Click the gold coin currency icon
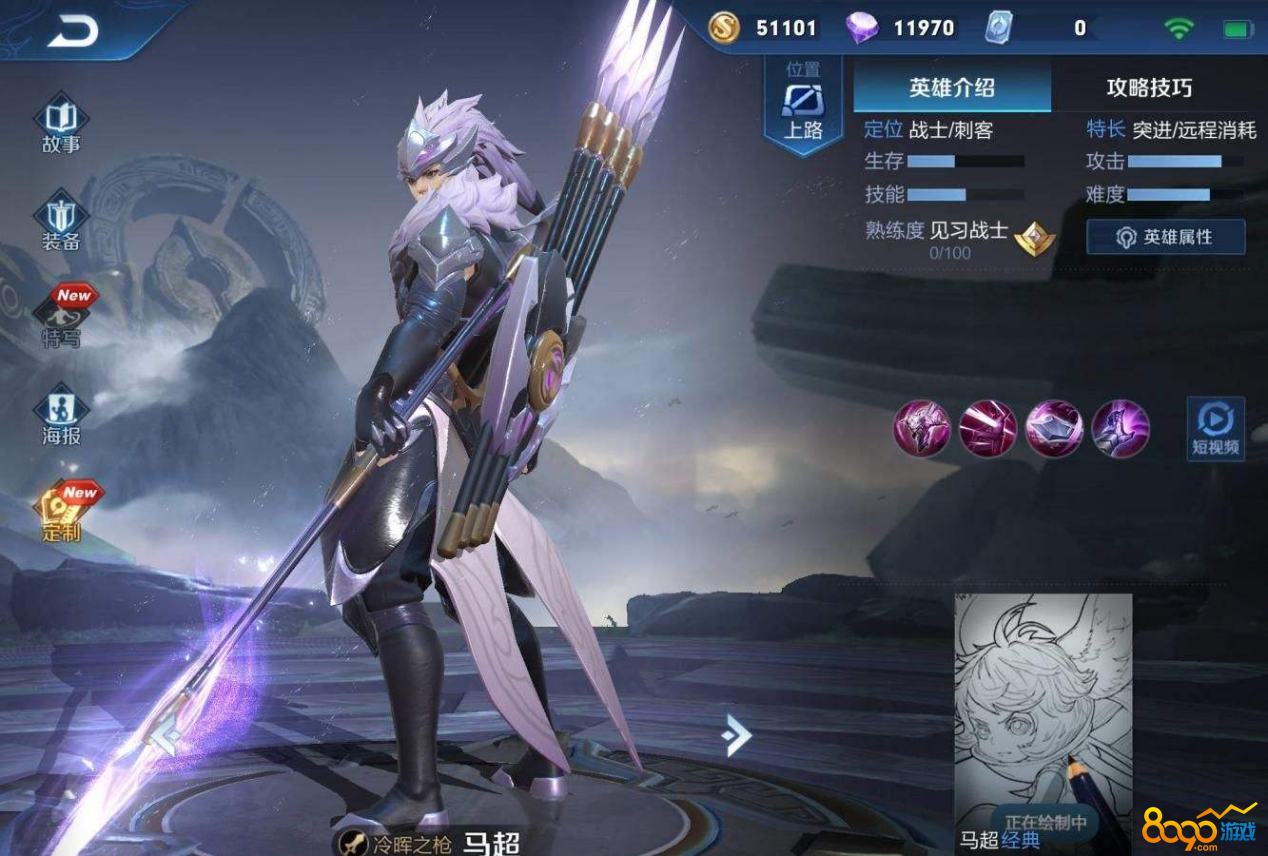 [724, 28]
